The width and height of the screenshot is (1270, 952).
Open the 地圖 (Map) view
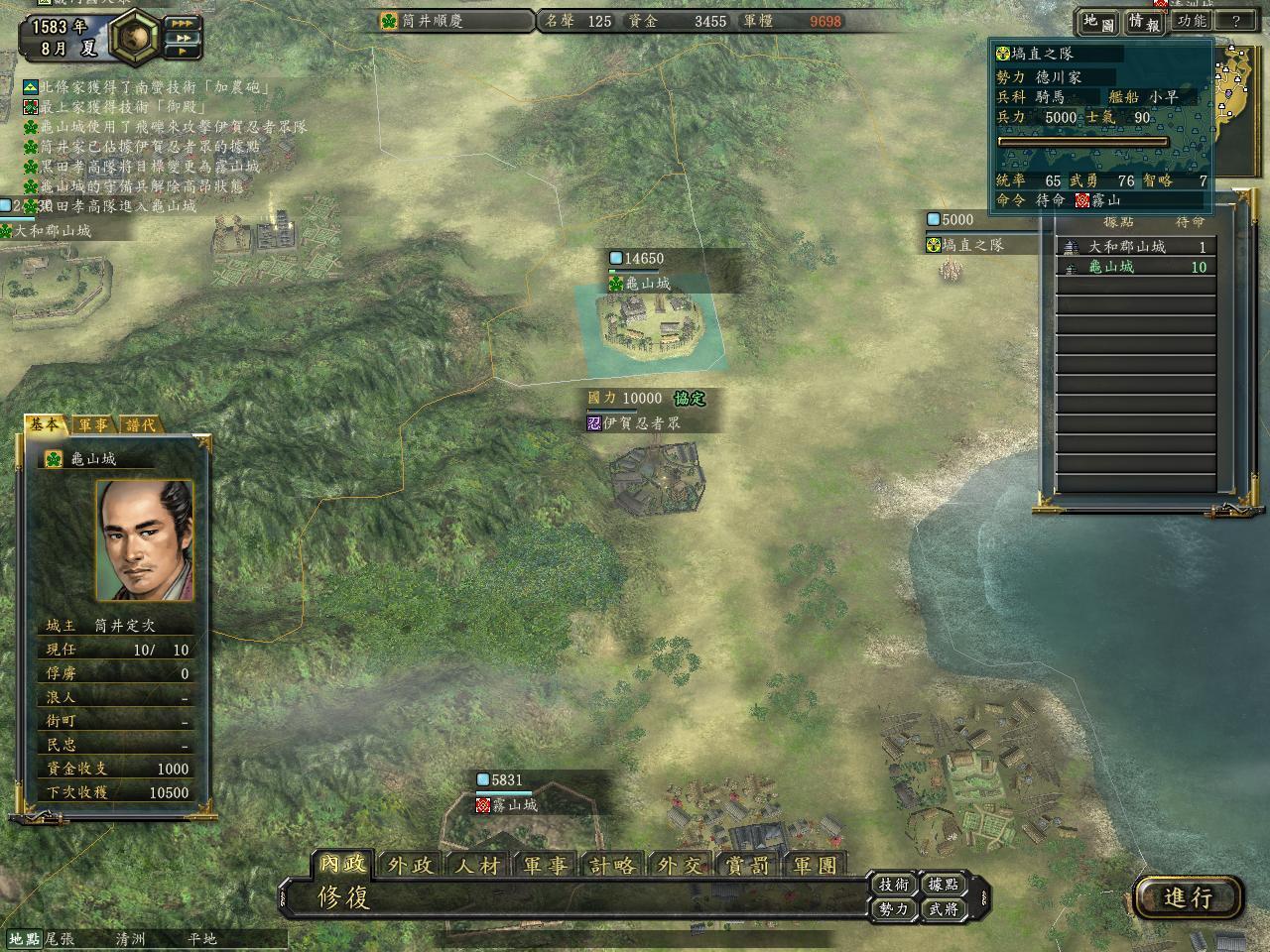coord(1098,21)
